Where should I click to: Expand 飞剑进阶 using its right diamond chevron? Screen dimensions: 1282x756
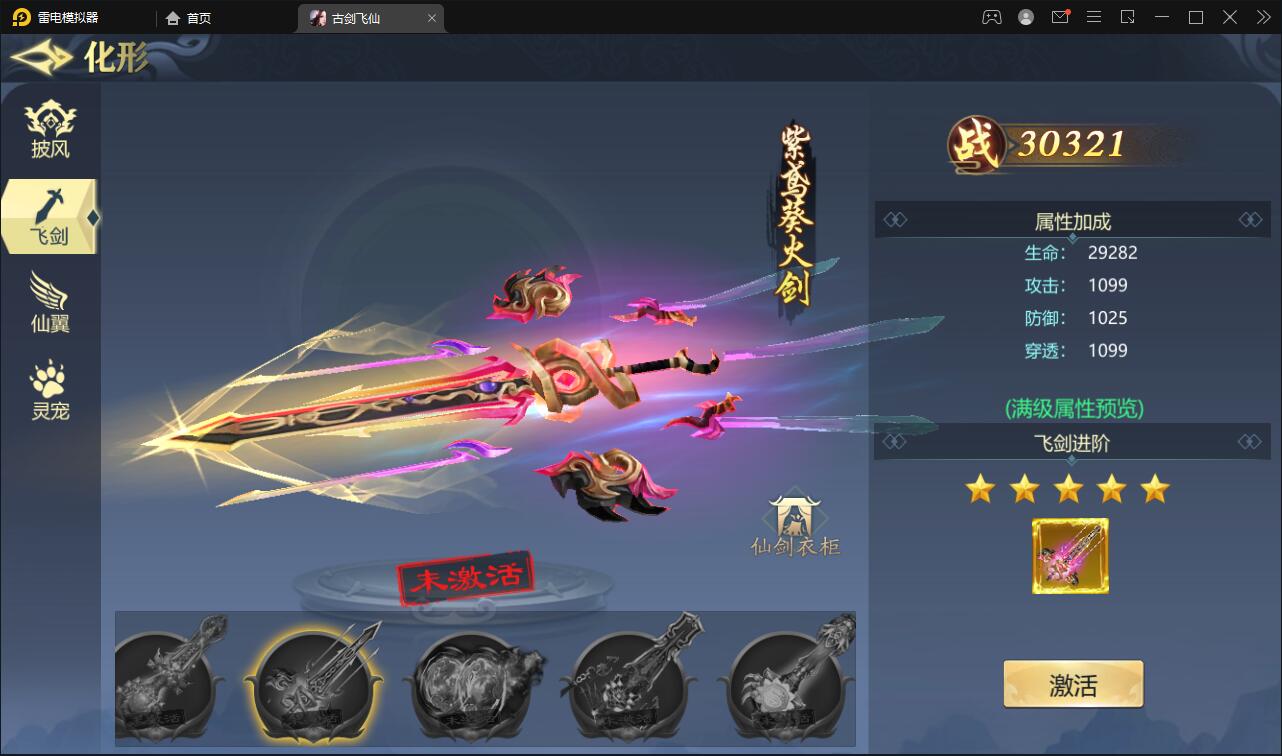1249,442
